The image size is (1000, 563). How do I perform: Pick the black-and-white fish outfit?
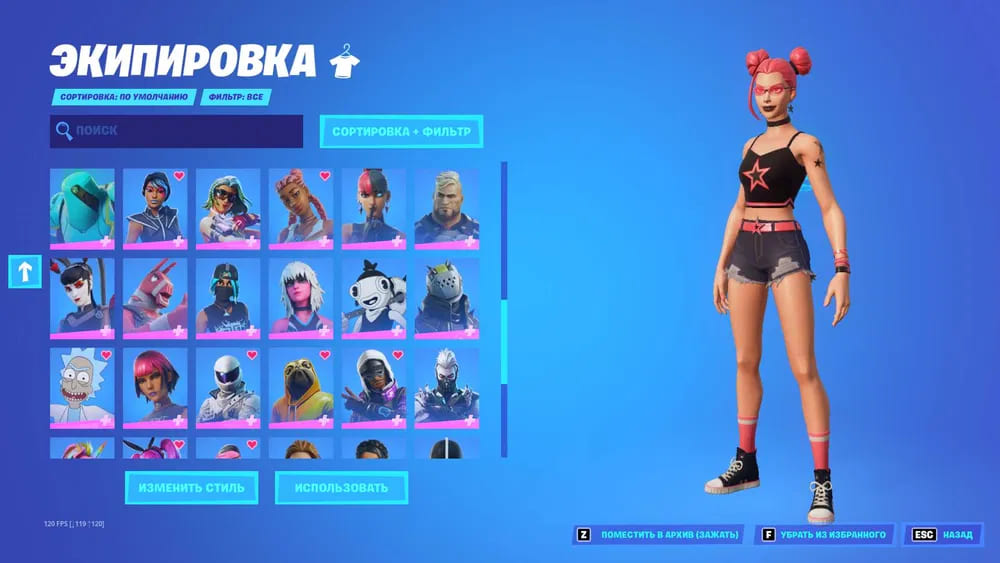(x=374, y=297)
